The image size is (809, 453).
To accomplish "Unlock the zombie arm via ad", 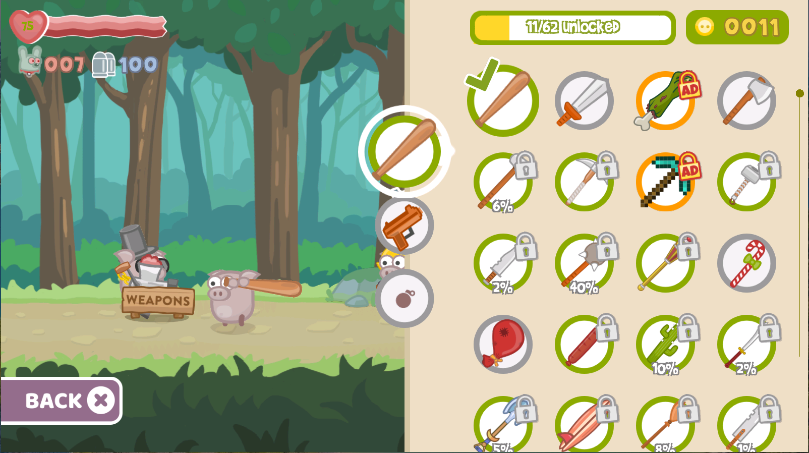I will 665,100.
